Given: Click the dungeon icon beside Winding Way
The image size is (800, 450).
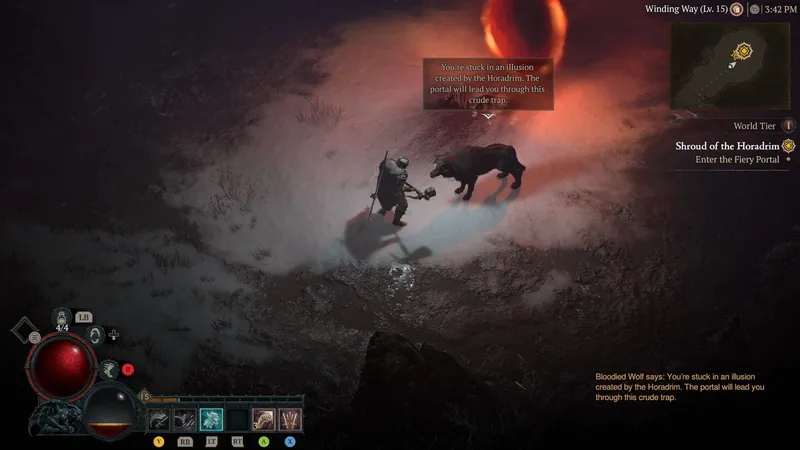Looking at the screenshot, I should point(736,9).
